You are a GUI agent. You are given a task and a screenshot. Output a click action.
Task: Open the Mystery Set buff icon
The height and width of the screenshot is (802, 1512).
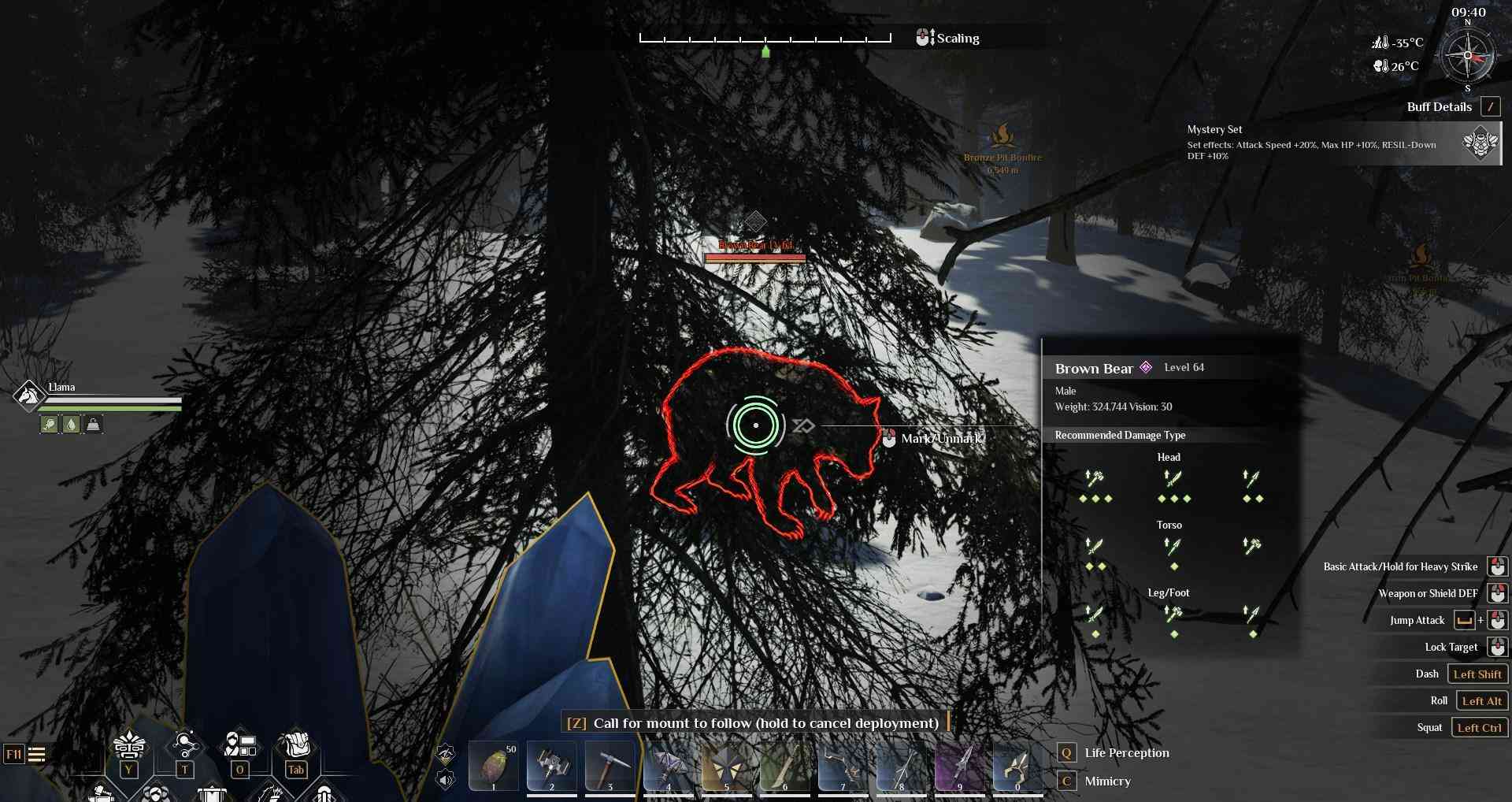pos(1480,143)
